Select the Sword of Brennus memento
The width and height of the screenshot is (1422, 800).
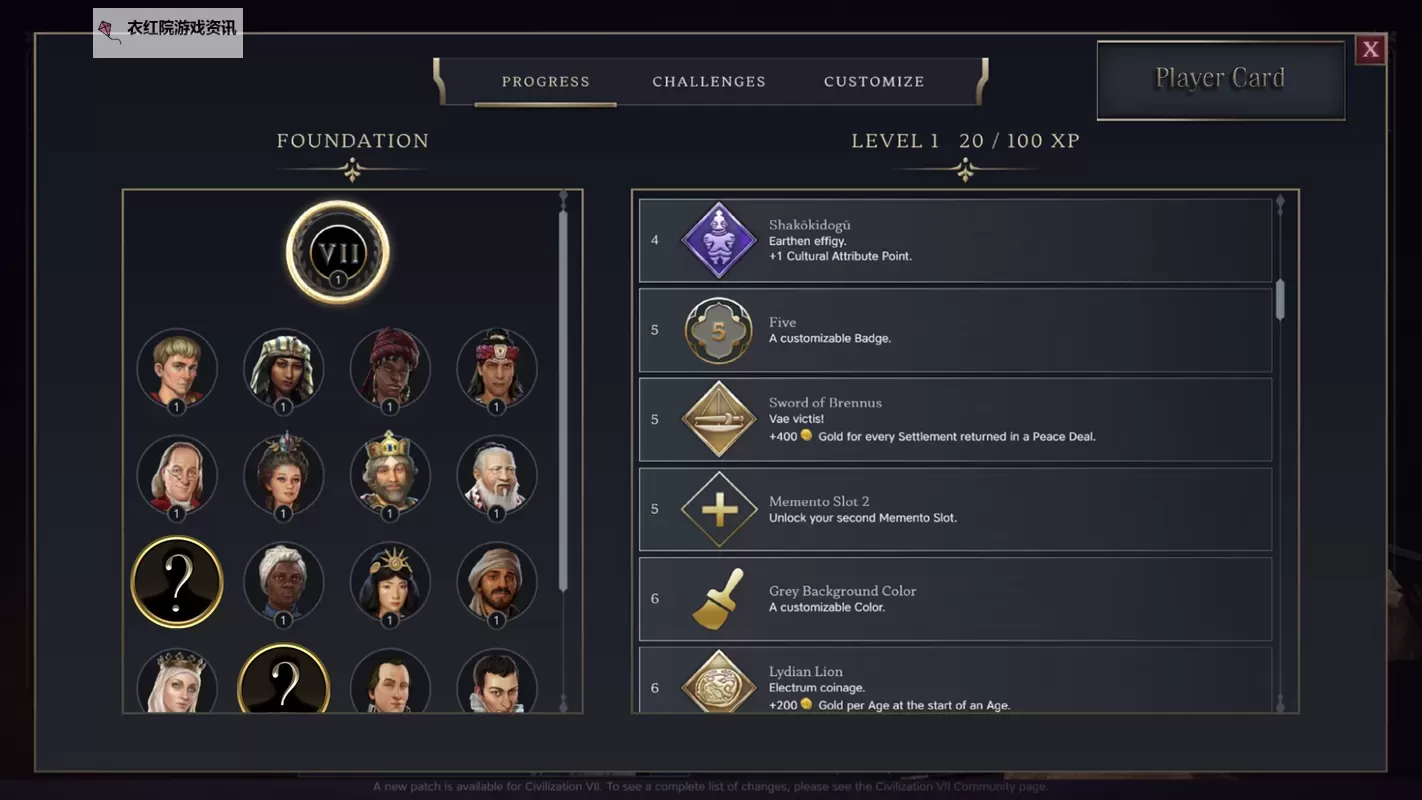tap(955, 419)
